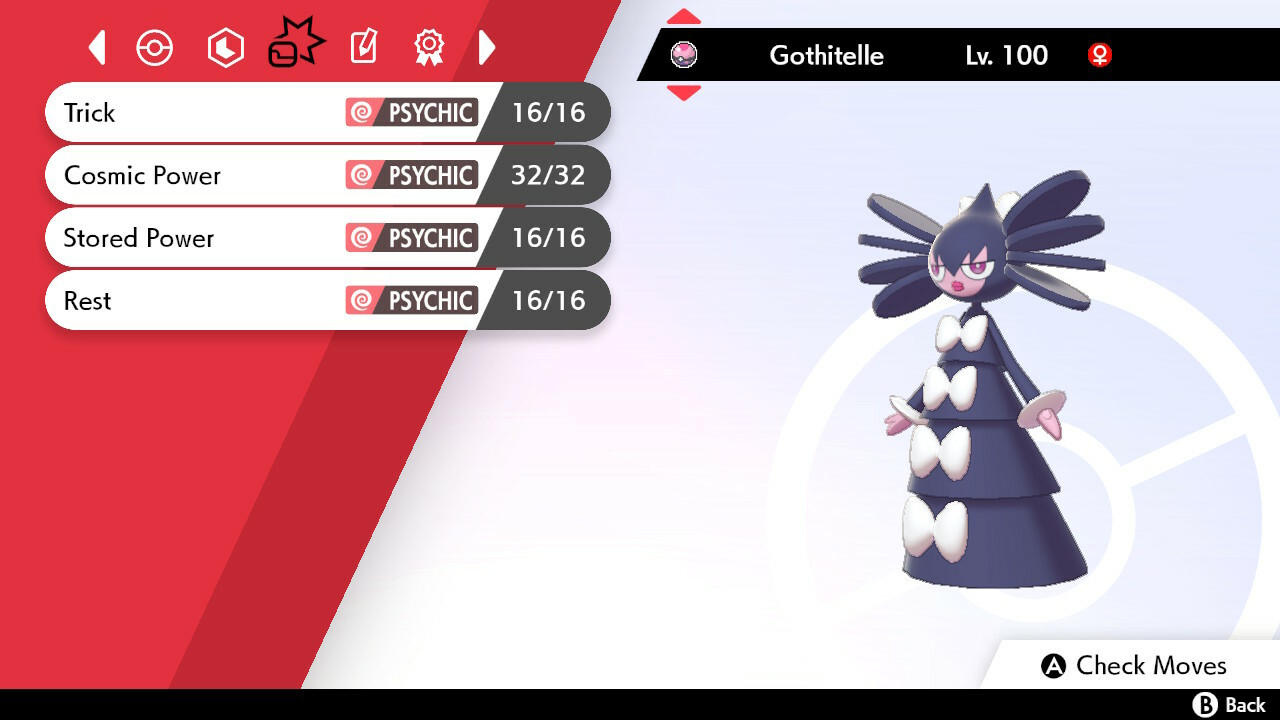Image resolution: width=1280 pixels, height=720 pixels.
Task: Switch to the ribbons tab
Action: pos(429,47)
